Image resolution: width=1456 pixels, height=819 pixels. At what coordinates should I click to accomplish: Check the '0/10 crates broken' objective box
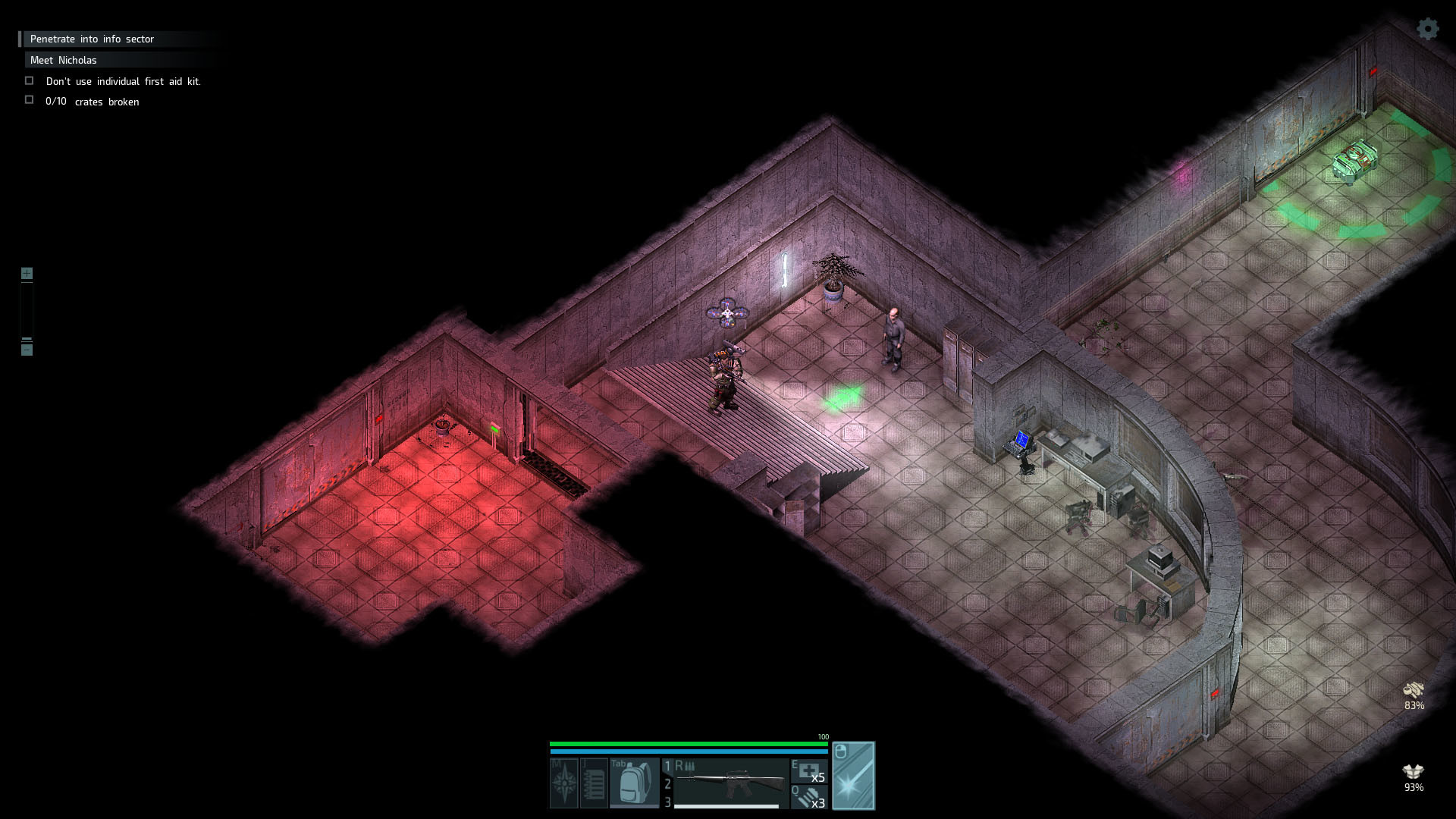tap(30, 99)
